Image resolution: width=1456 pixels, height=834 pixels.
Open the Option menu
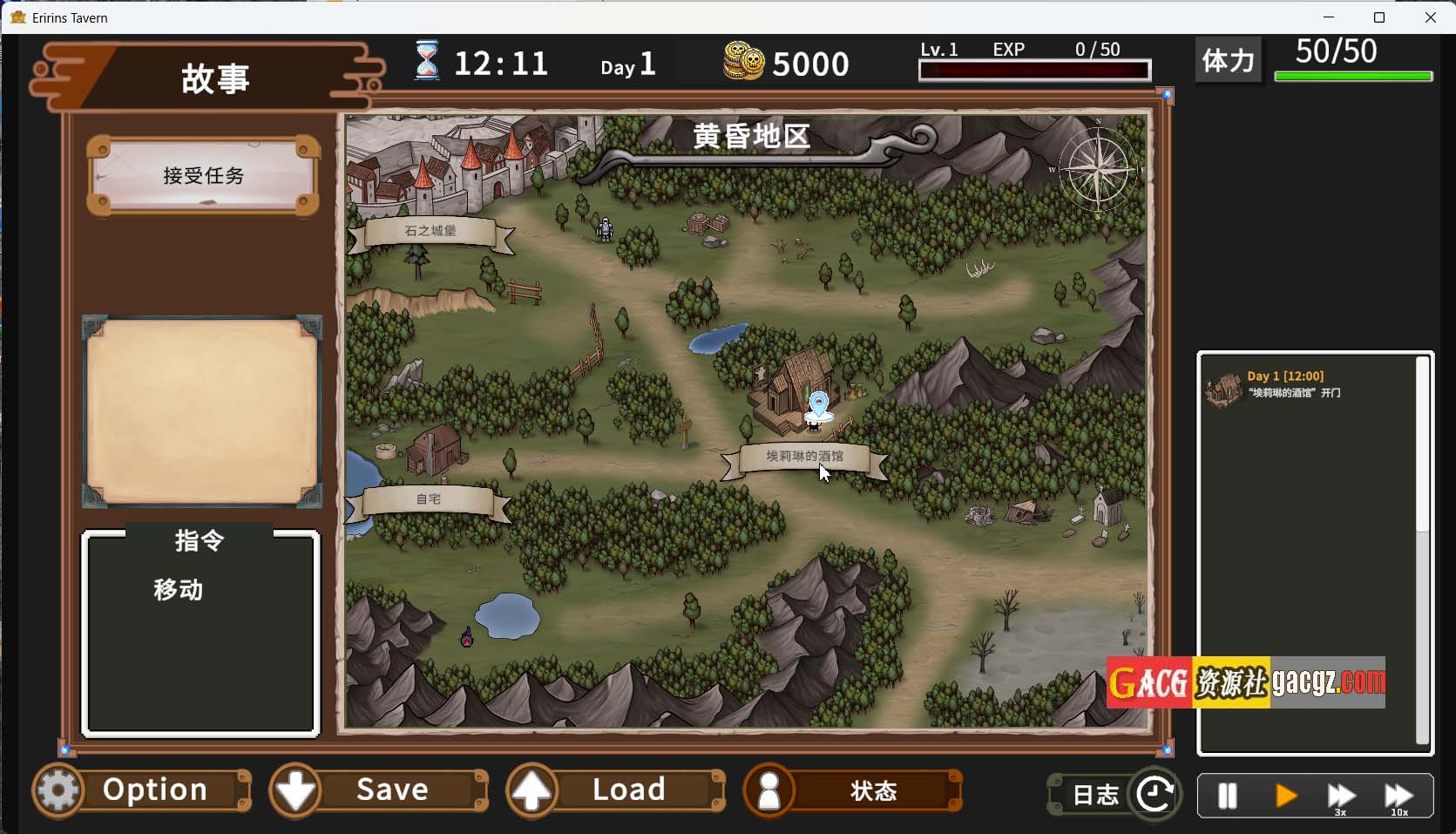point(143,790)
